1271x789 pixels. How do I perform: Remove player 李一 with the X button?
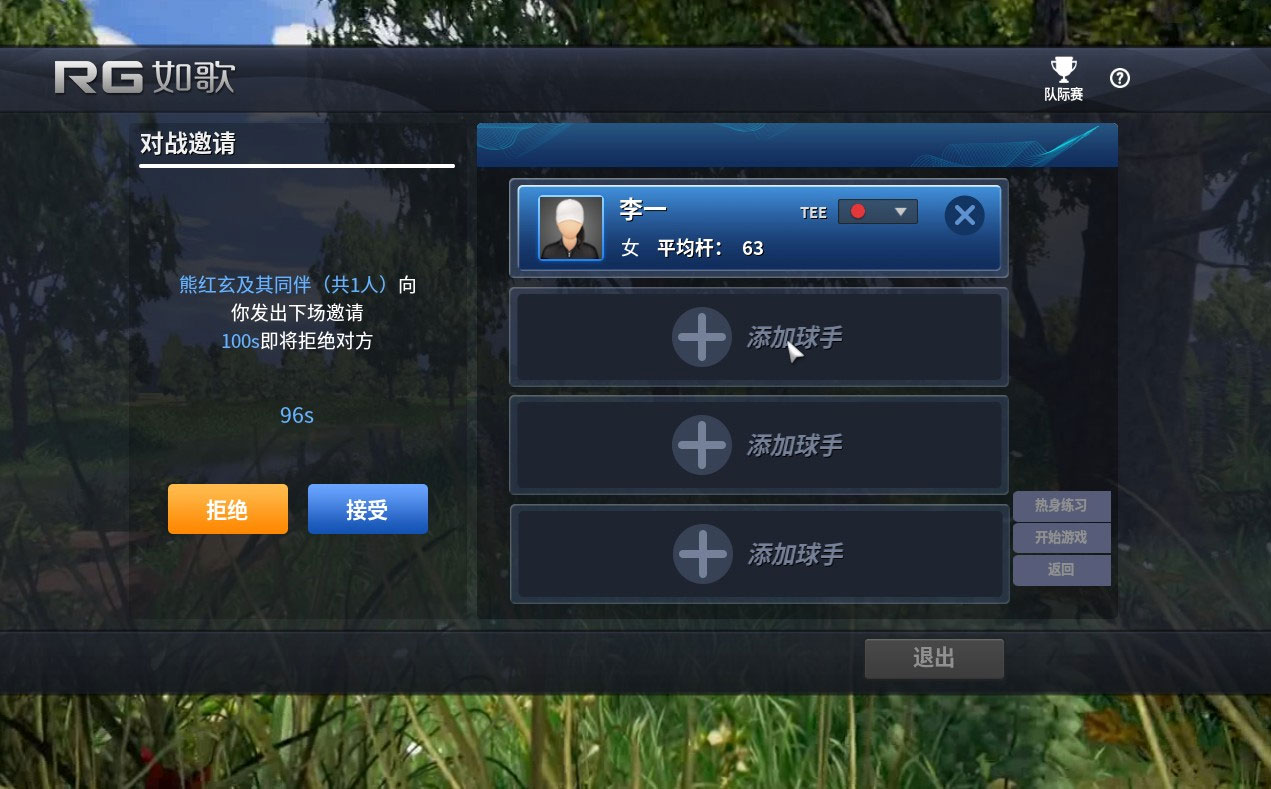coord(964,215)
